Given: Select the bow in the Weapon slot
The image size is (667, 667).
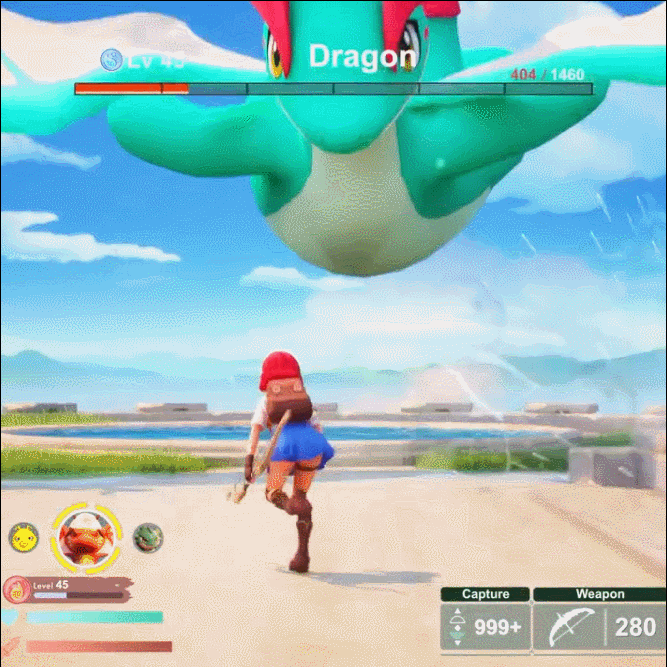Looking at the screenshot, I should (x=567, y=627).
